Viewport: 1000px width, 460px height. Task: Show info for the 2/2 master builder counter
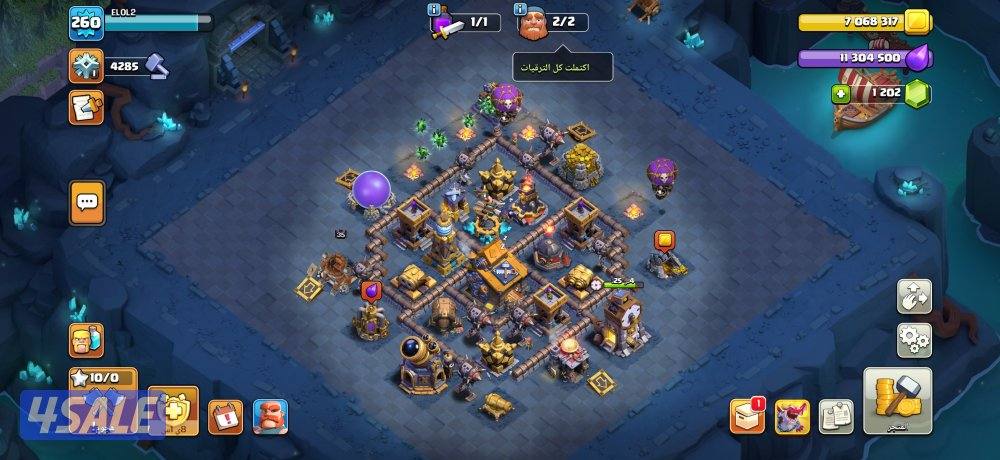521,9
